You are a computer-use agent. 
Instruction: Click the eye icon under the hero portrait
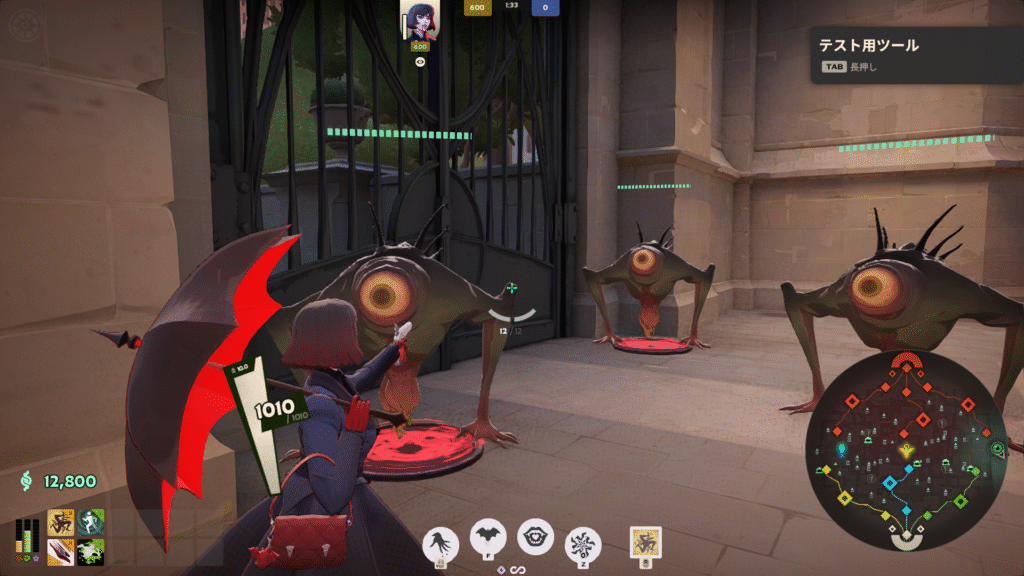coord(420,61)
